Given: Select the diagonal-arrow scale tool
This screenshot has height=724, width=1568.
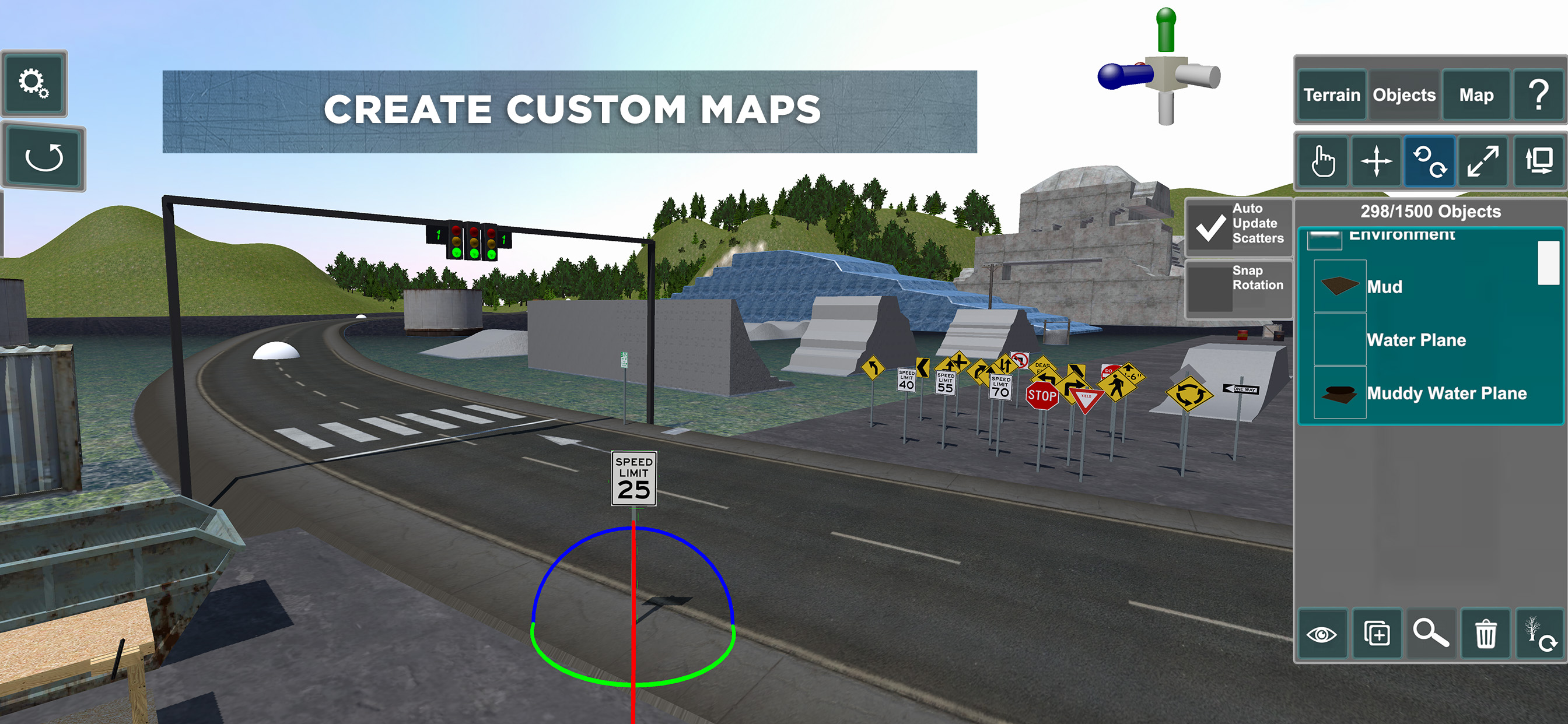Looking at the screenshot, I should (1482, 162).
